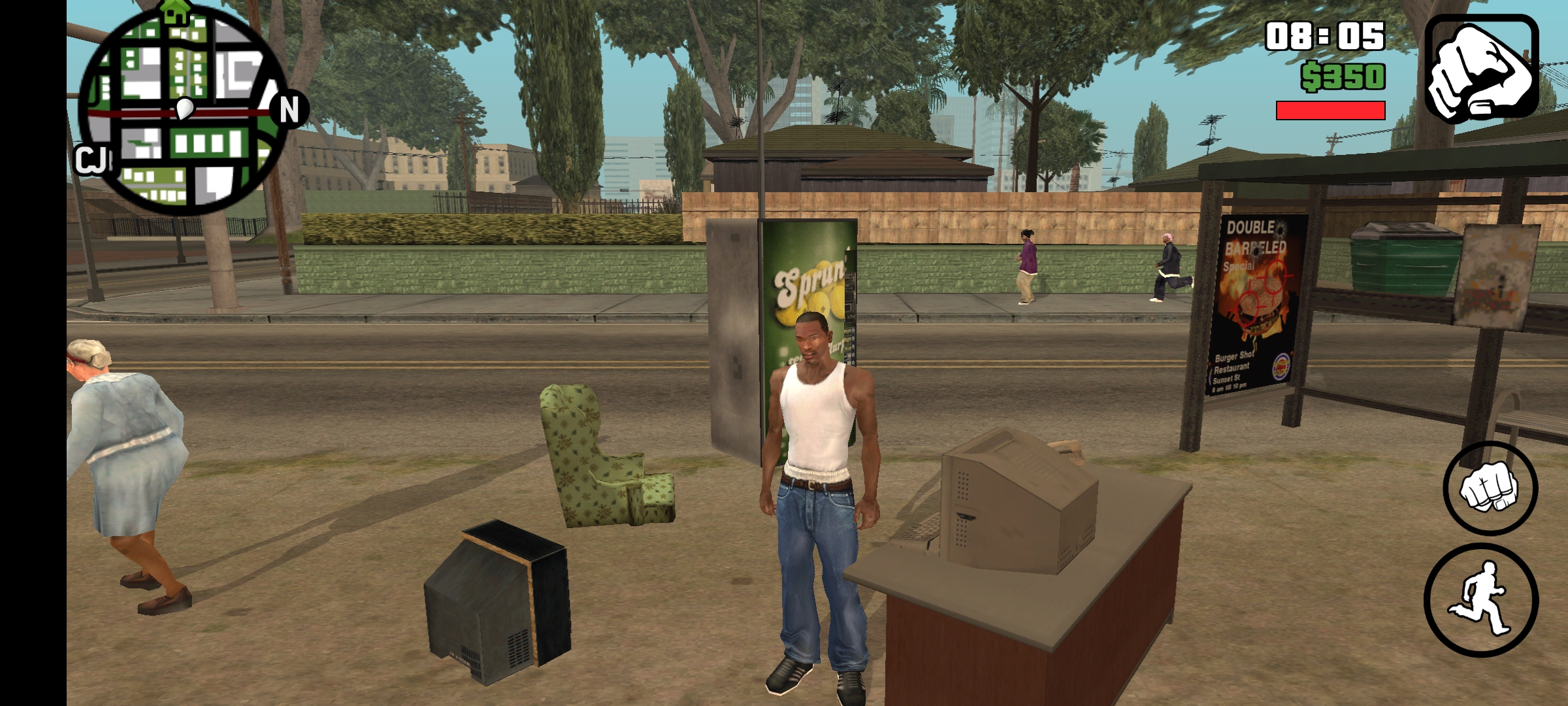
Task: Select the Burger Shot logo on the poster
Action: pyautogui.click(x=1282, y=366)
